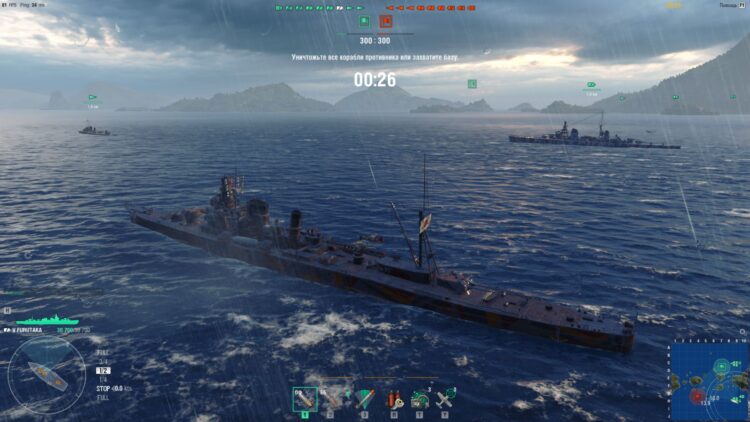Select the red enemy base capture icon

point(385,20)
